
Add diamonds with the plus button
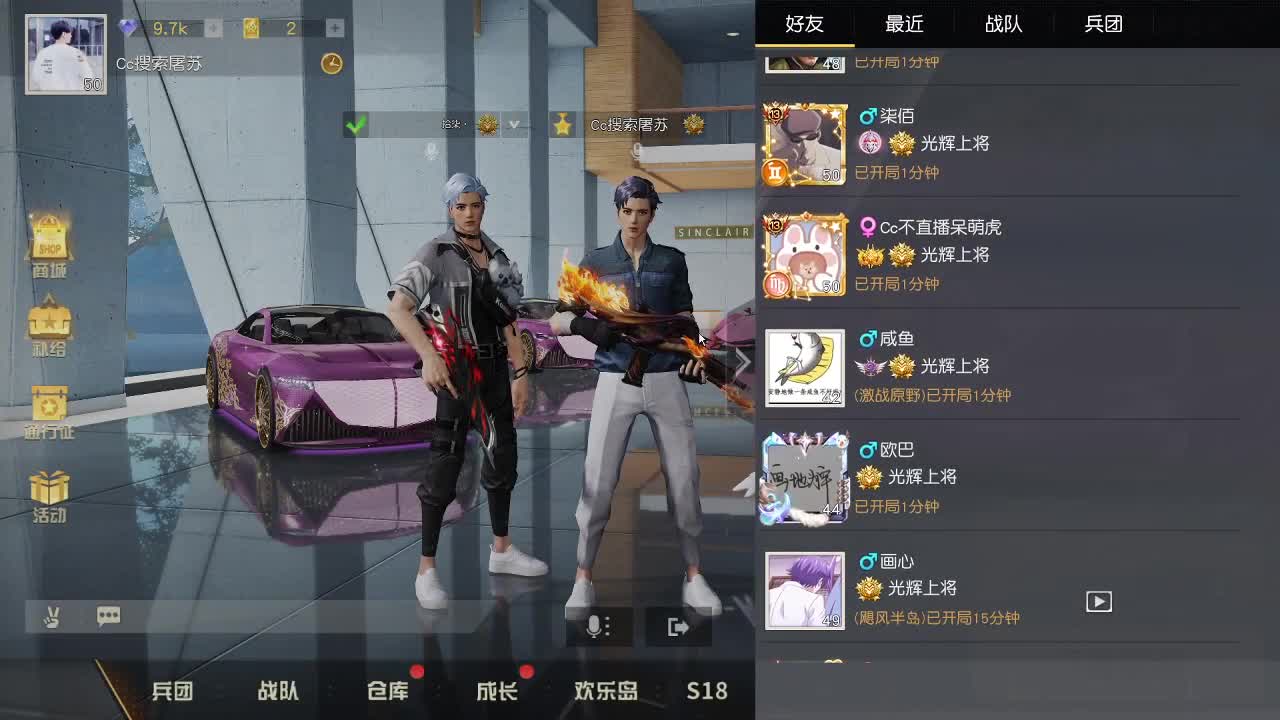point(213,28)
